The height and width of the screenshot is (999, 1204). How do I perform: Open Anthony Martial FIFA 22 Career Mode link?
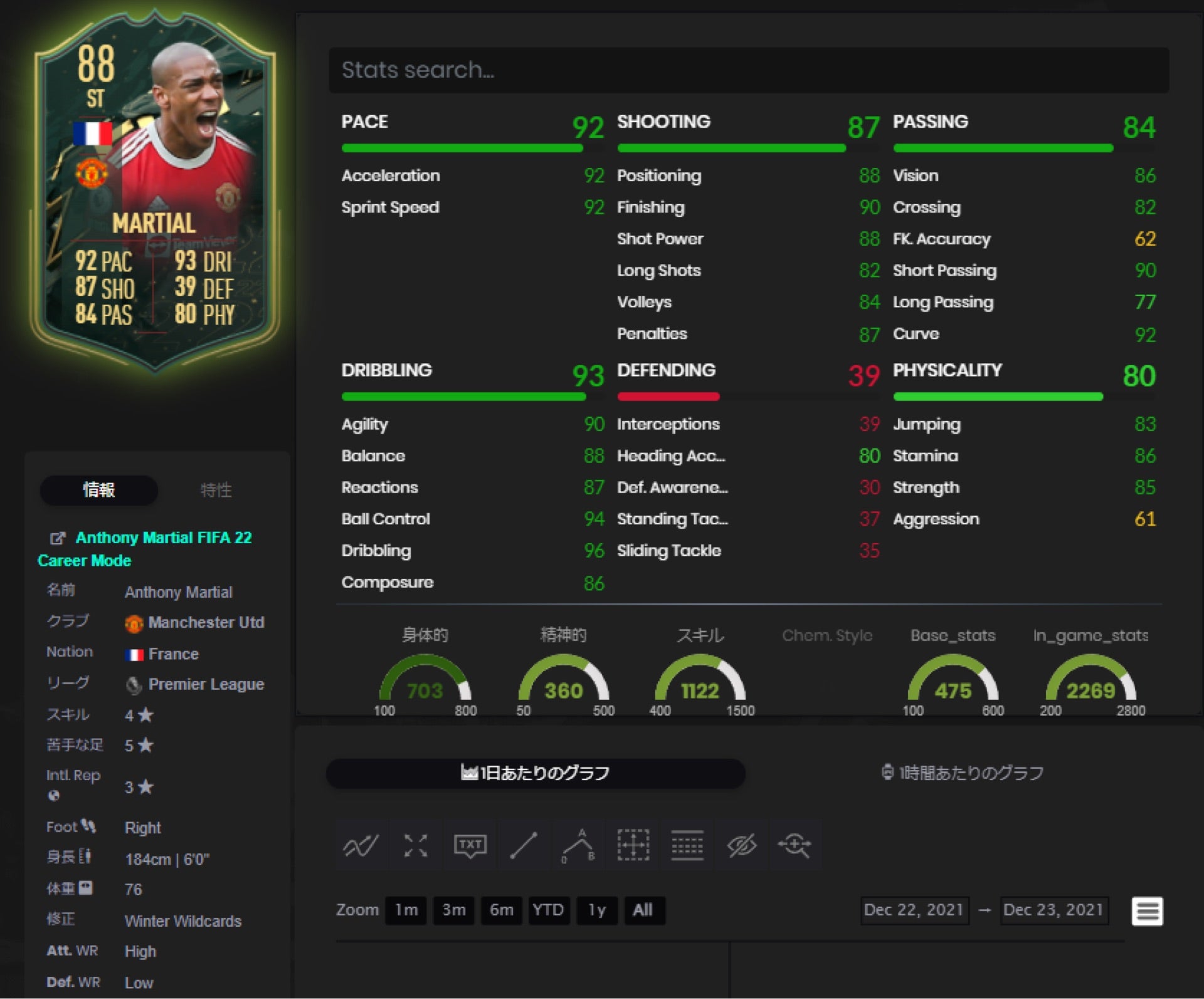[163, 538]
